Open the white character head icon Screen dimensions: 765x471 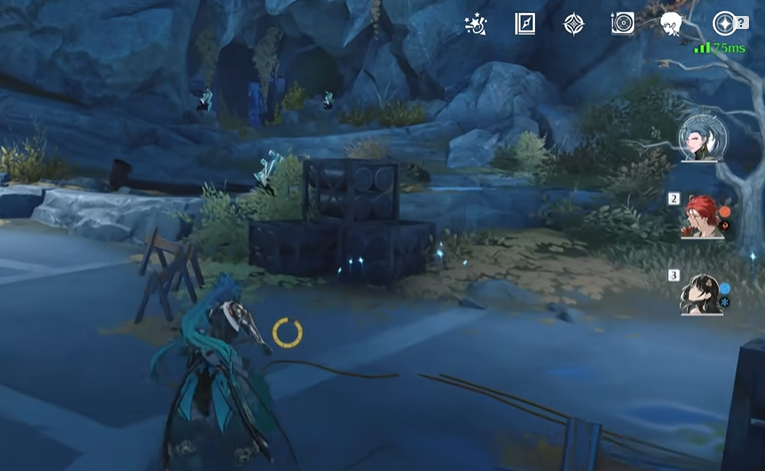(671, 24)
